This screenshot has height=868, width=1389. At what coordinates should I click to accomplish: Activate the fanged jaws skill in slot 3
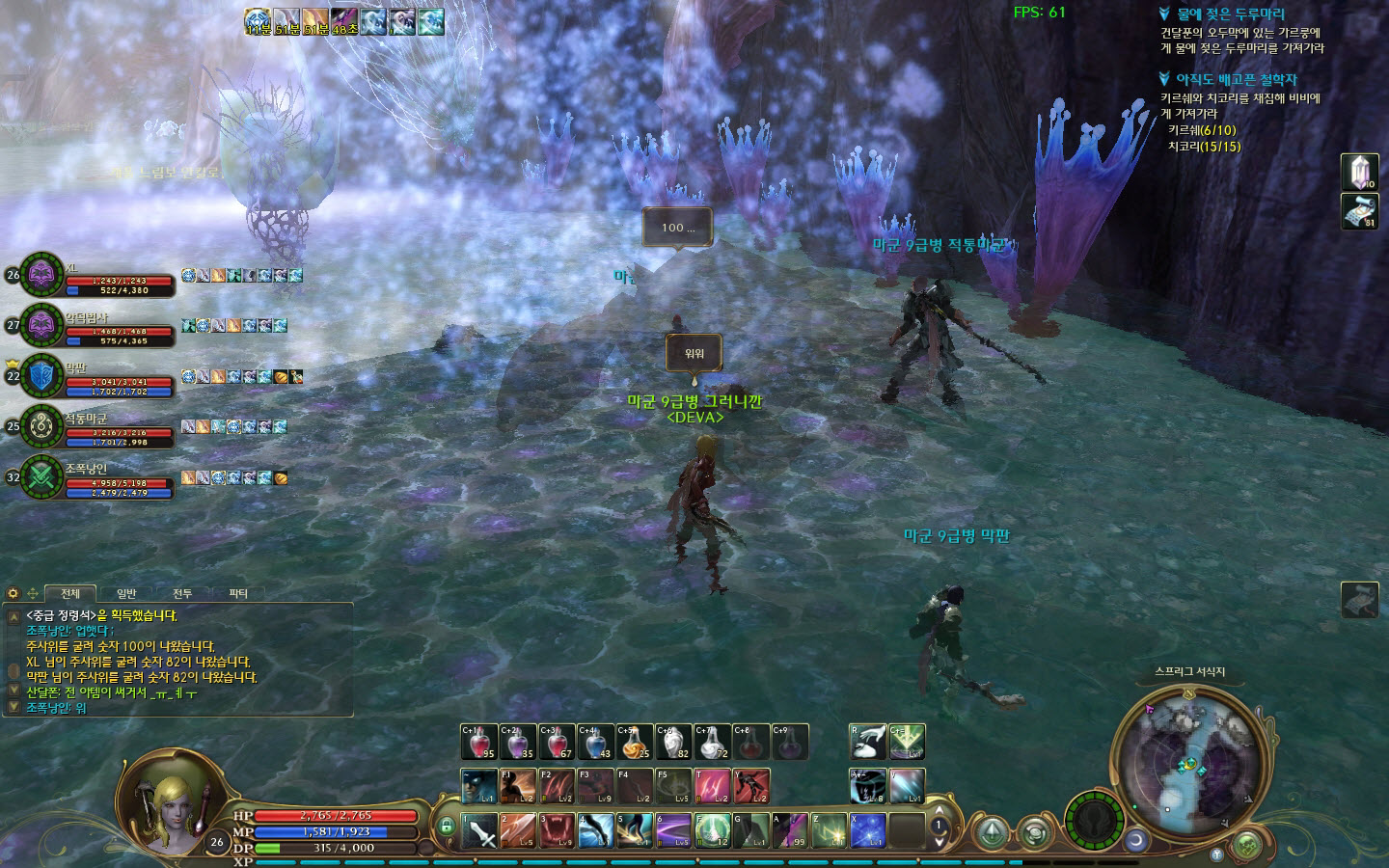557,831
